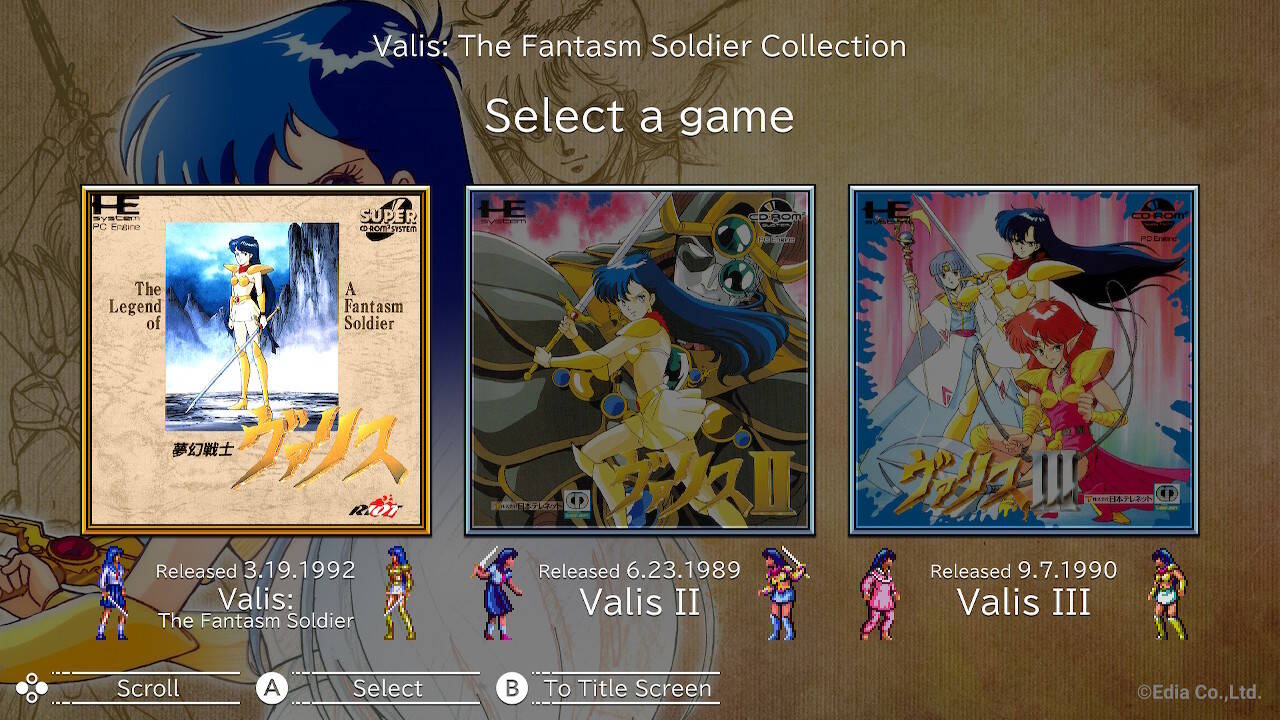Click the sword-wielding sprite right of Valis II date

[777, 597]
